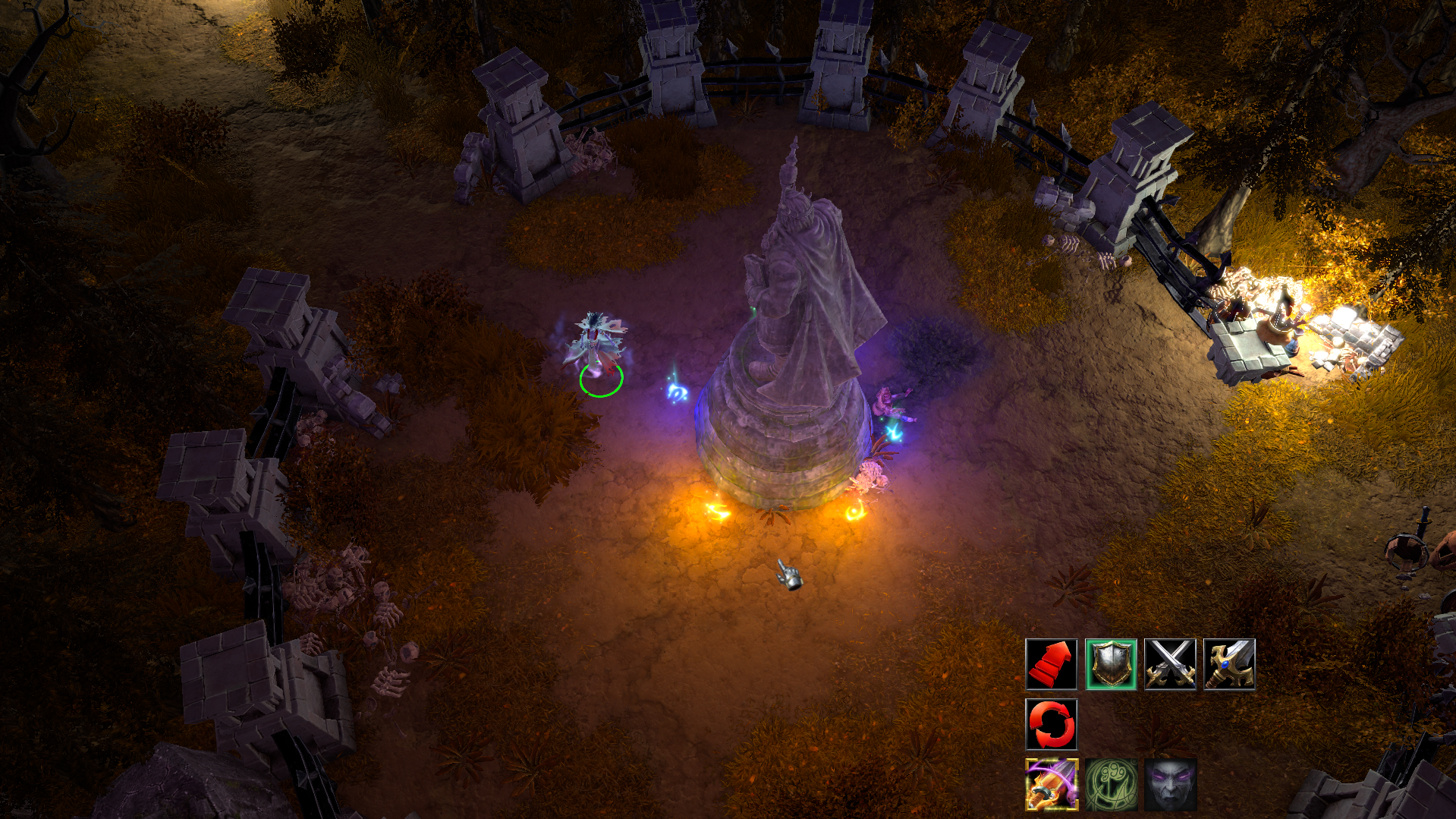Screen dimensions: 1456x819
Task: Use the green rune circle ability
Action: click(x=1110, y=784)
